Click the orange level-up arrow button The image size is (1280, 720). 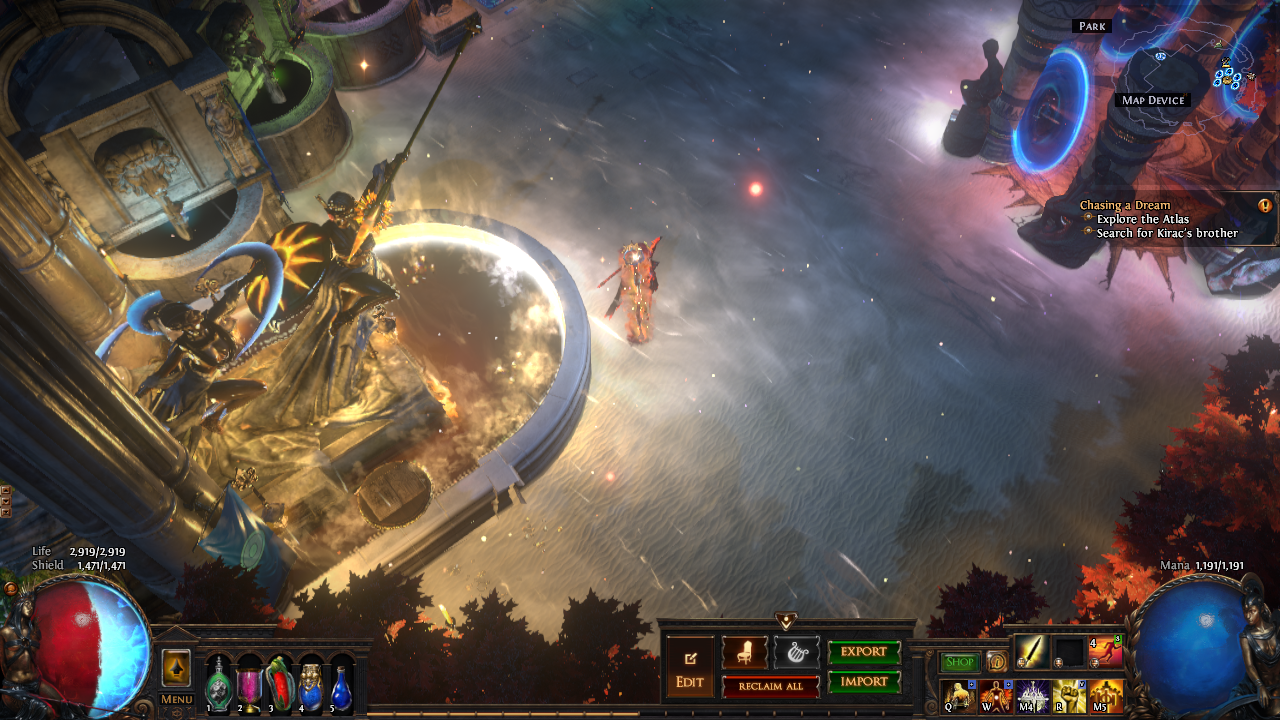(176, 668)
